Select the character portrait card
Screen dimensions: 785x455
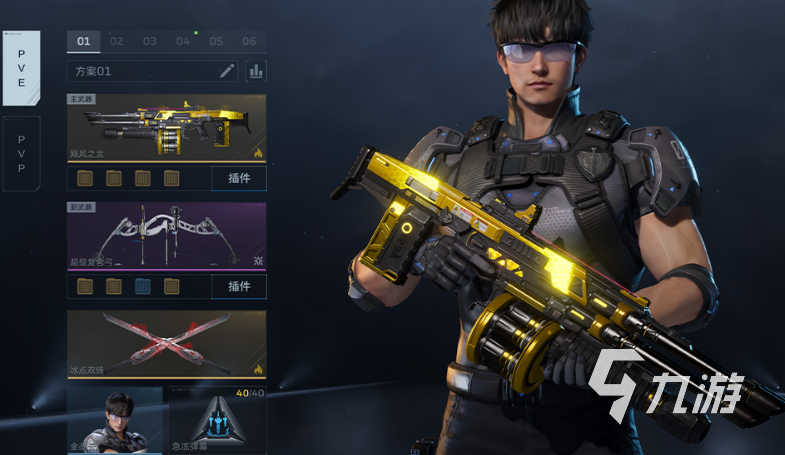tap(114, 420)
